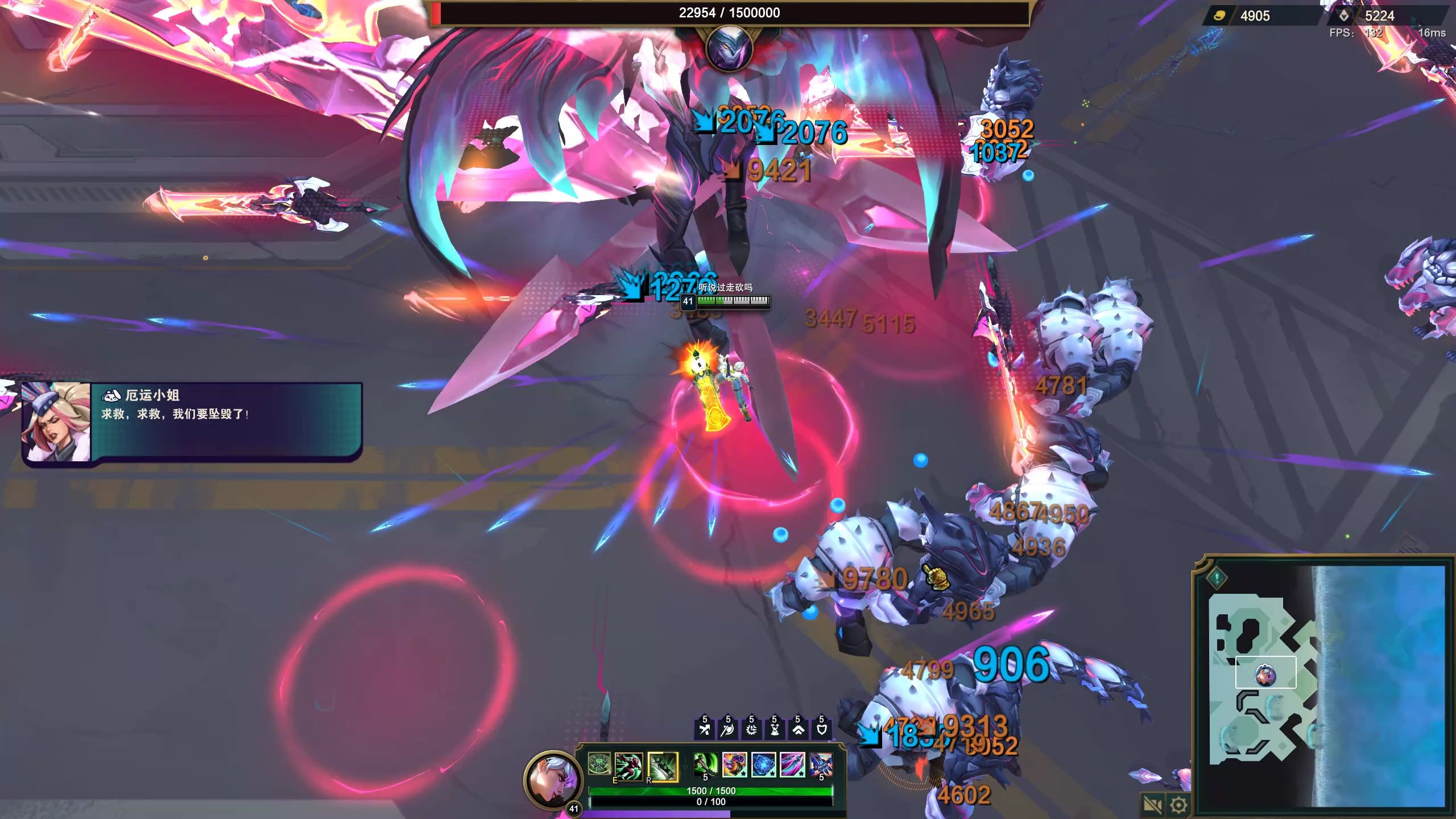The height and width of the screenshot is (819, 1456).
Task: Select the green slashing weapon icon
Action: 705,764
